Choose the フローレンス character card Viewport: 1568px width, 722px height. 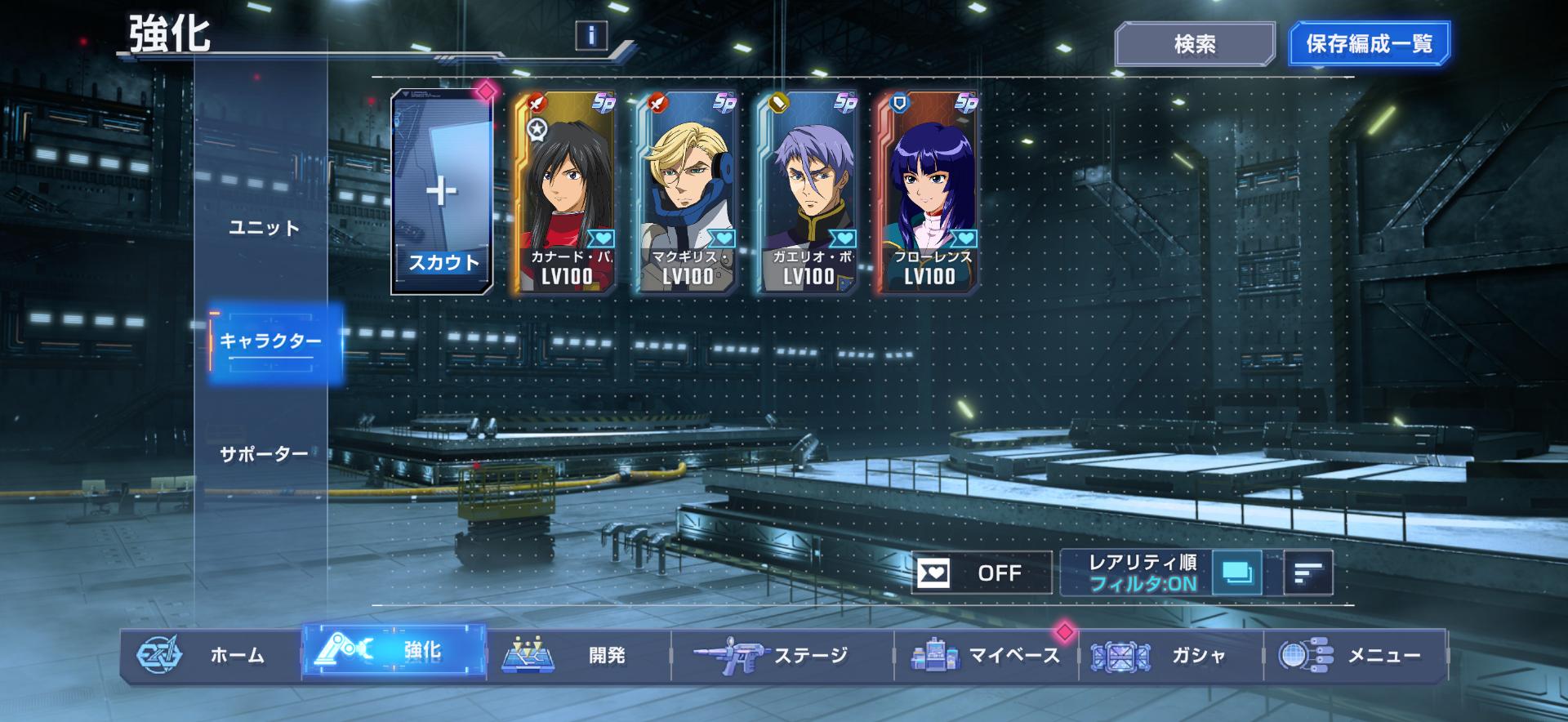tap(929, 193)
